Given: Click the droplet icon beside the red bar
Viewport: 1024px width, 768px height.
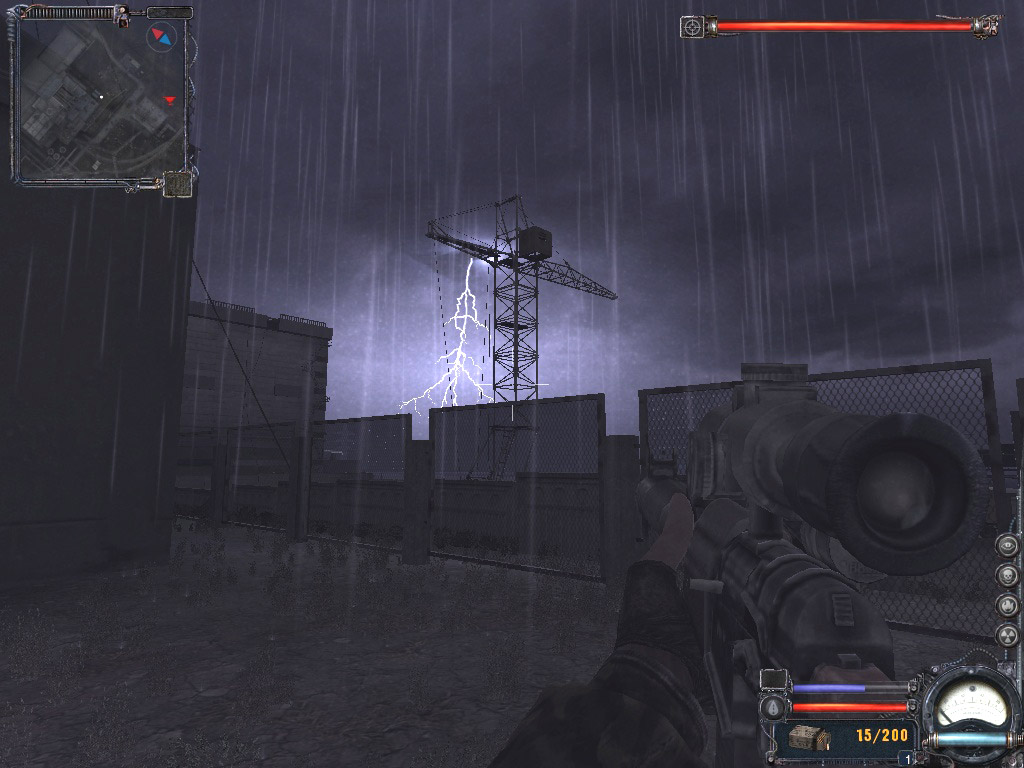Looking at the screenshot, I should pyautogui.click(x=772, y=707).
